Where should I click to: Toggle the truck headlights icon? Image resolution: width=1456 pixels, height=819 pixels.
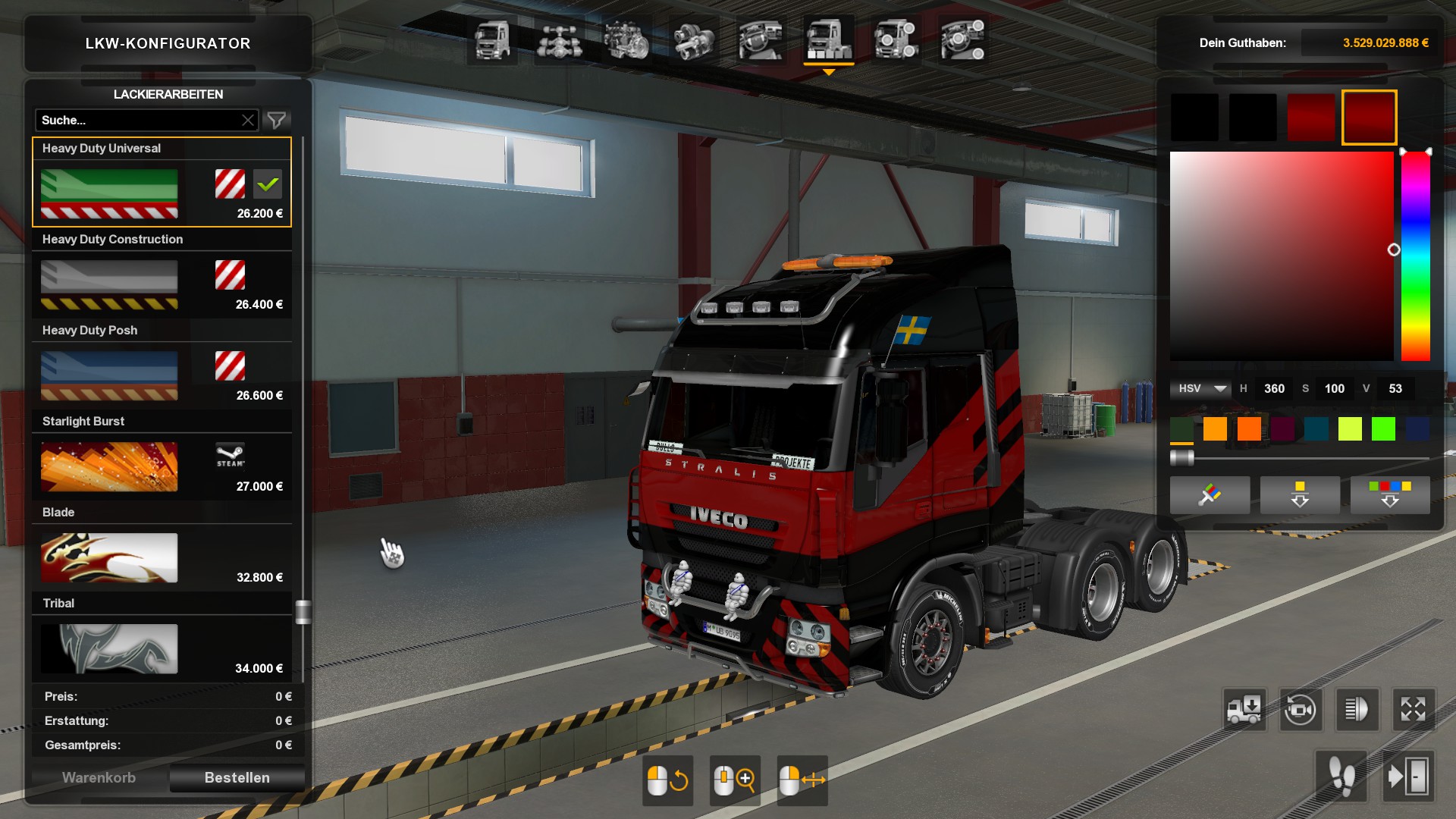1356,710
